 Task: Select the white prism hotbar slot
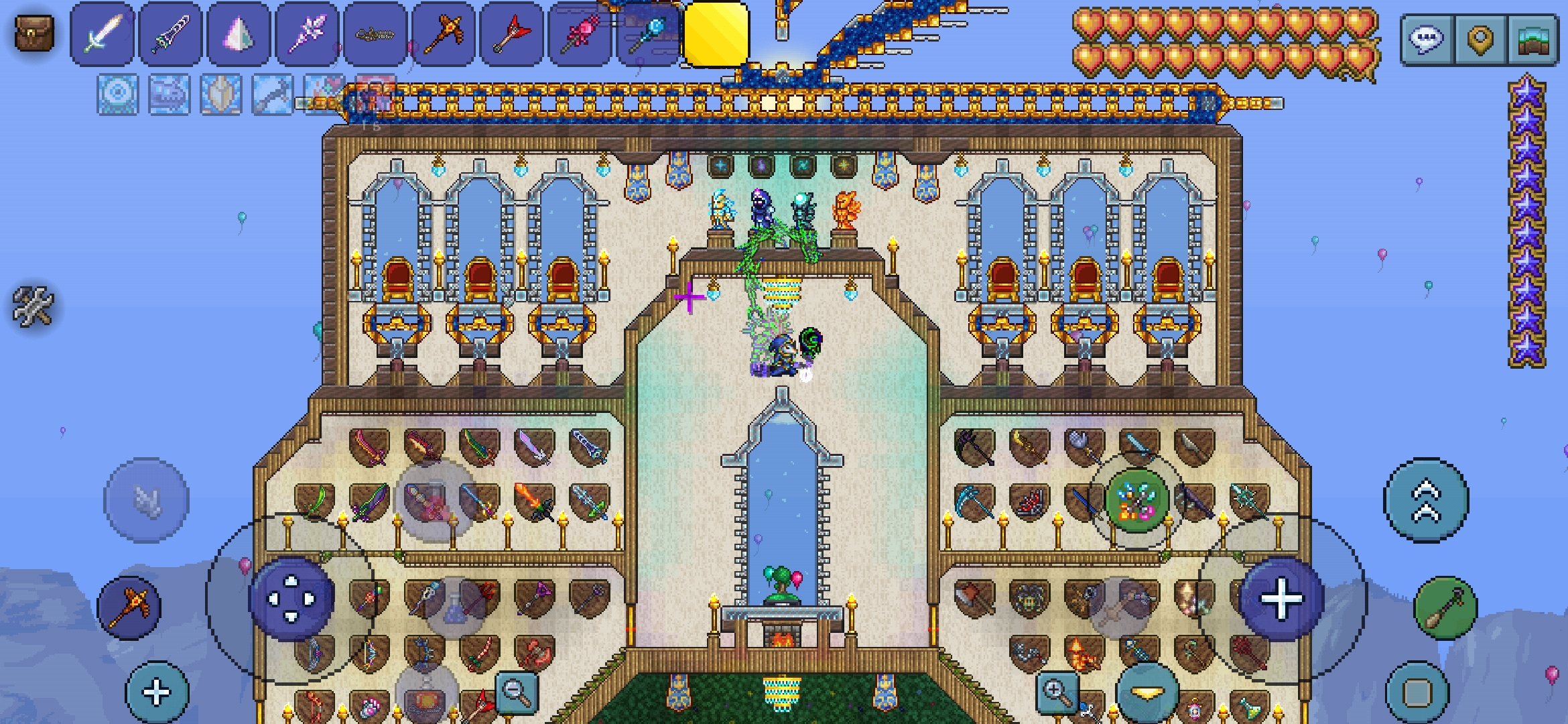point(239,34)
